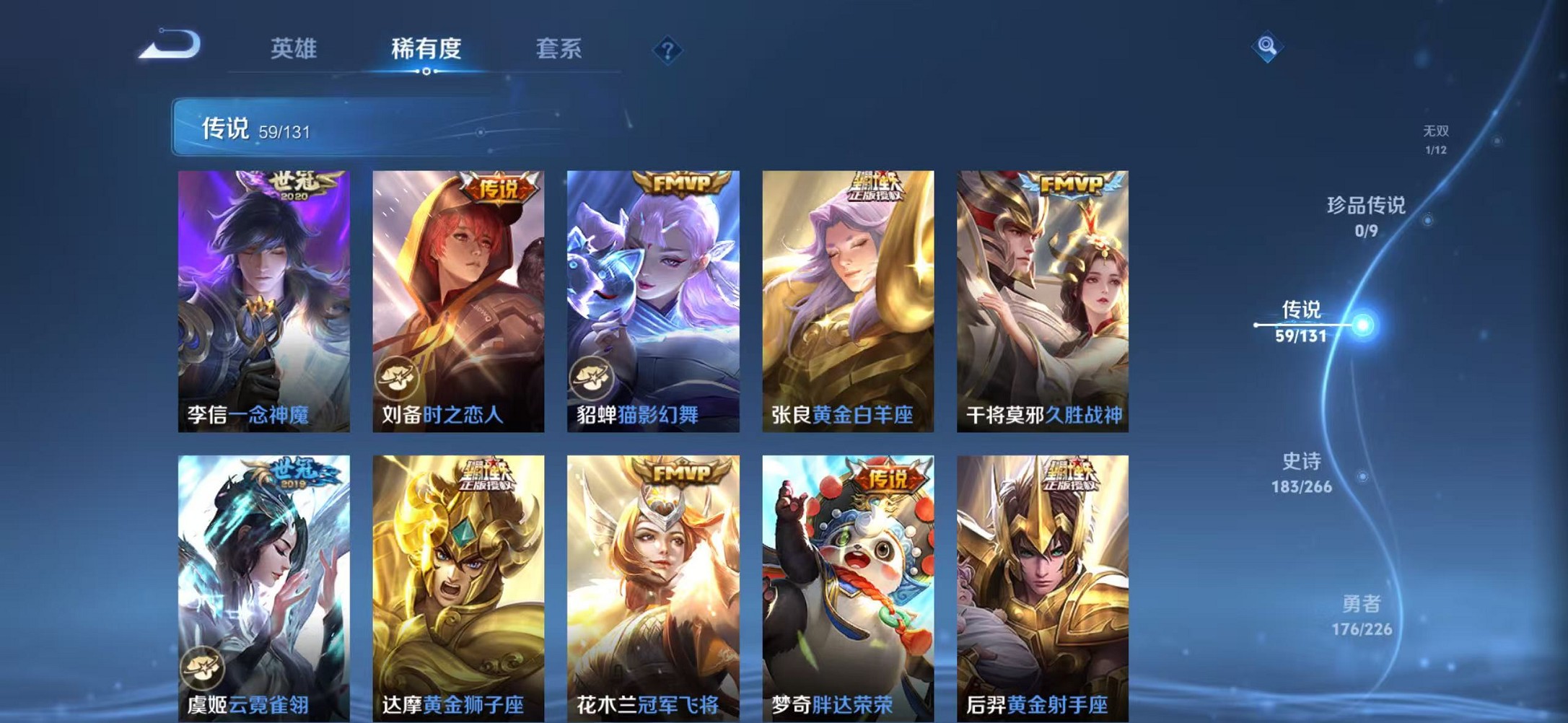The image size is (1568, 723).
Task: Click the question mark help icon
Action: pyautogui.click(x=668, y=50)
